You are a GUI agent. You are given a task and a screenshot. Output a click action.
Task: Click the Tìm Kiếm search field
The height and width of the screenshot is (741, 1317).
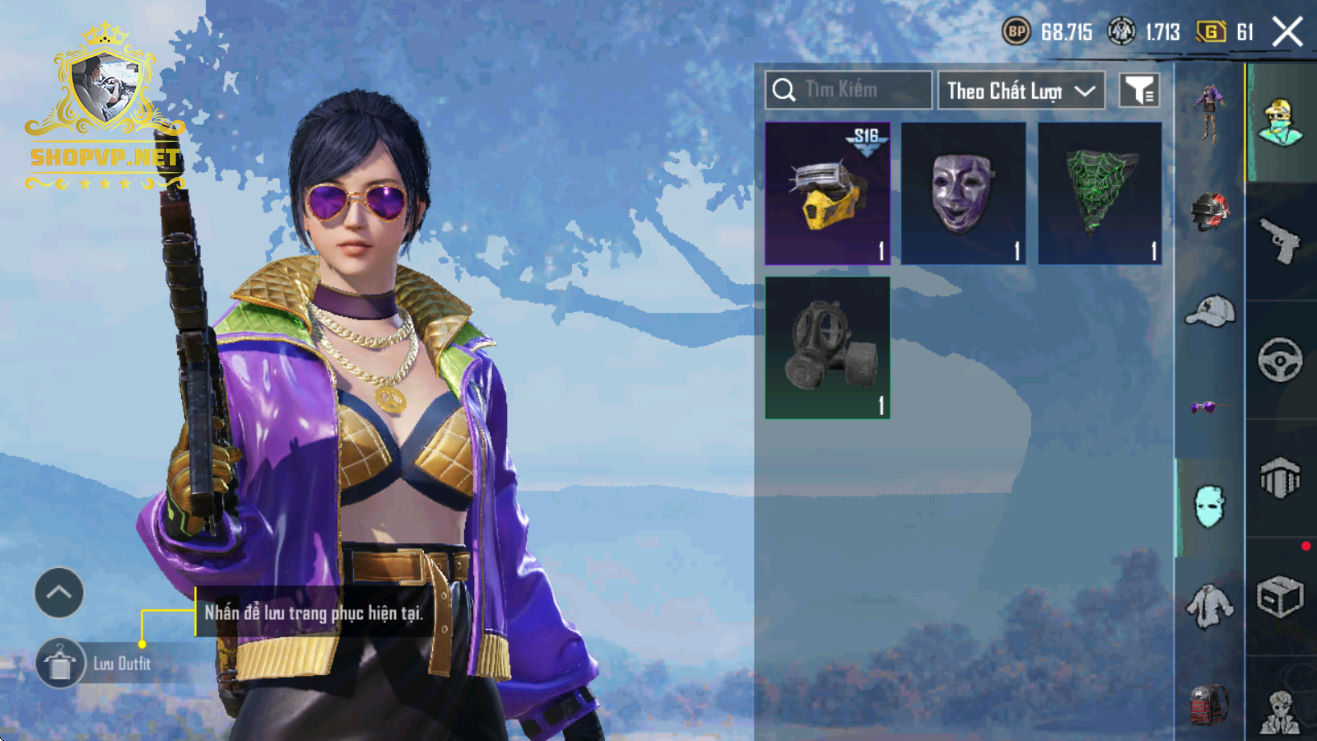pos(849,91)
